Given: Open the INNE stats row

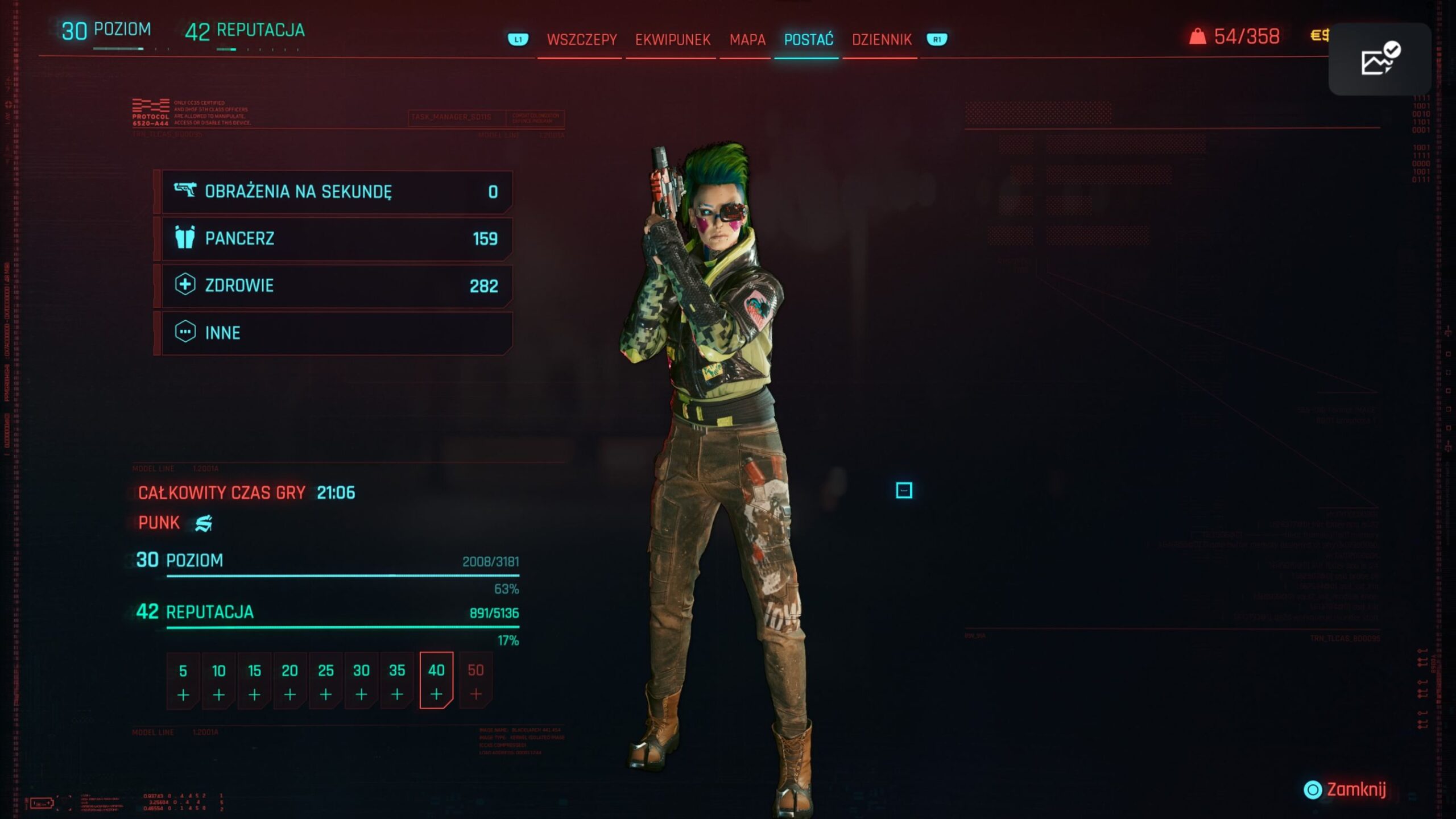Looking at the screenshot, I should (337, 333).
